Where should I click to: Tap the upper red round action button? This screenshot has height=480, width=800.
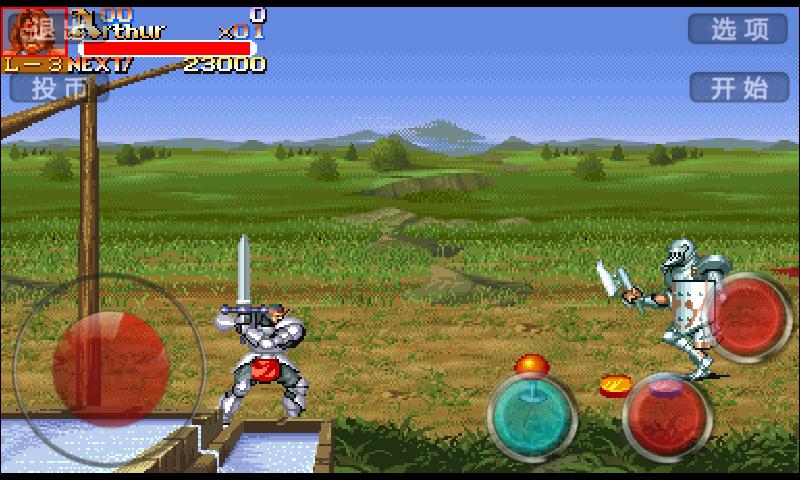(x=752, y=316)
